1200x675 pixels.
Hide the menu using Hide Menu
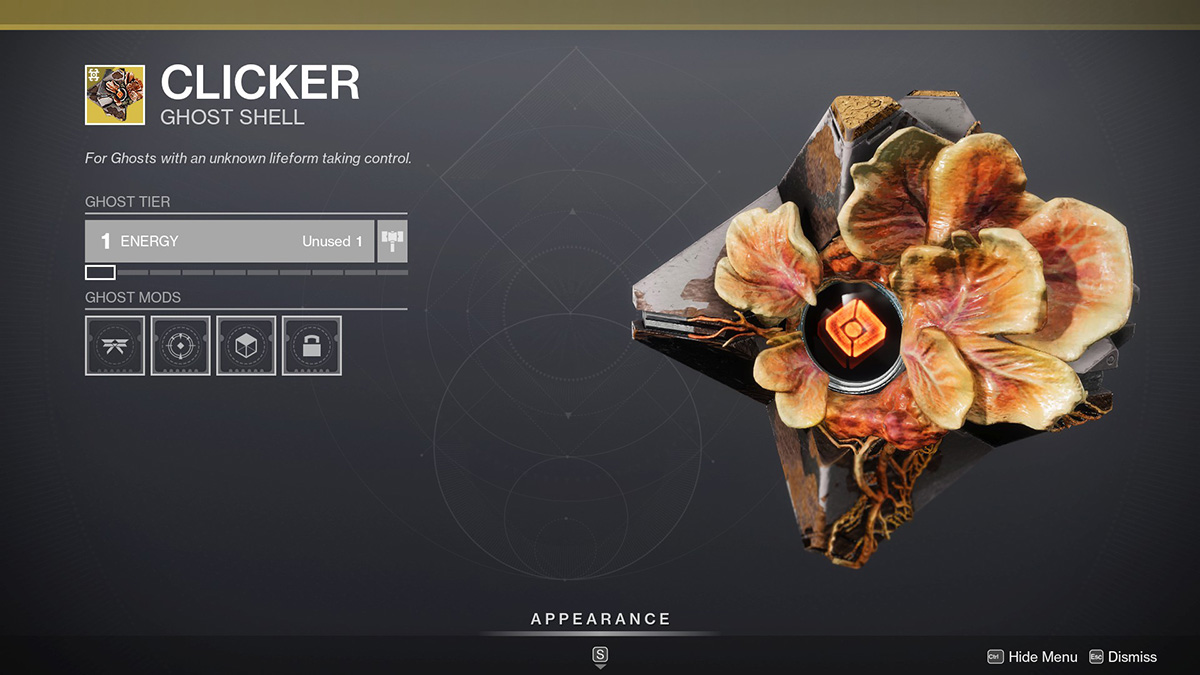1033,657
